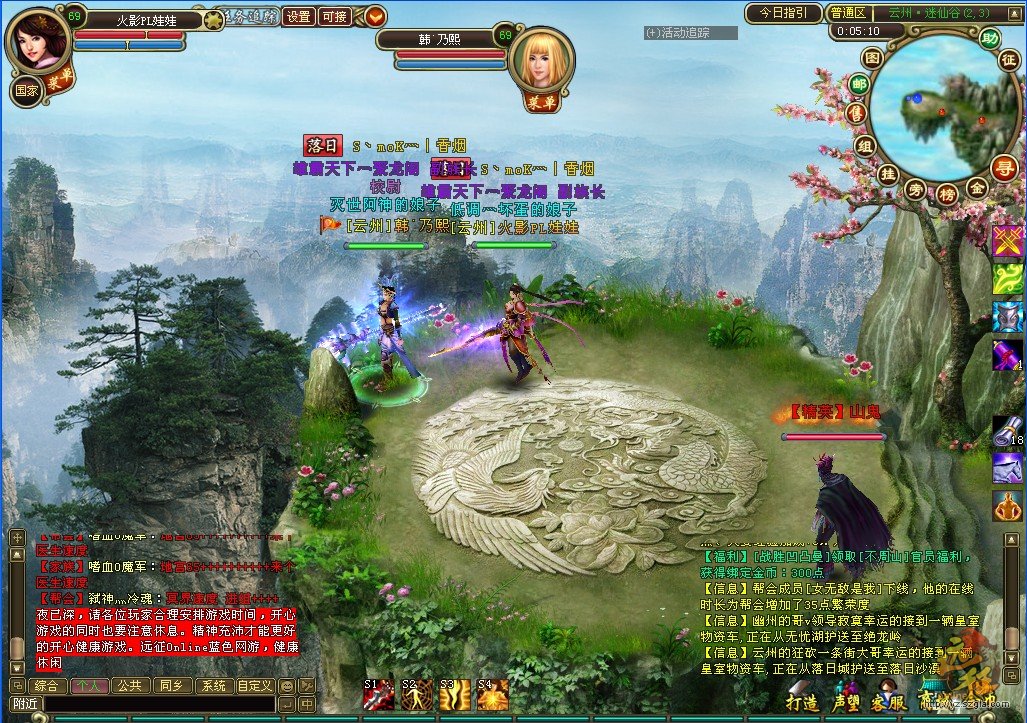
Task: Open the 榜 ranking button
Action: (x=946, y=193)
